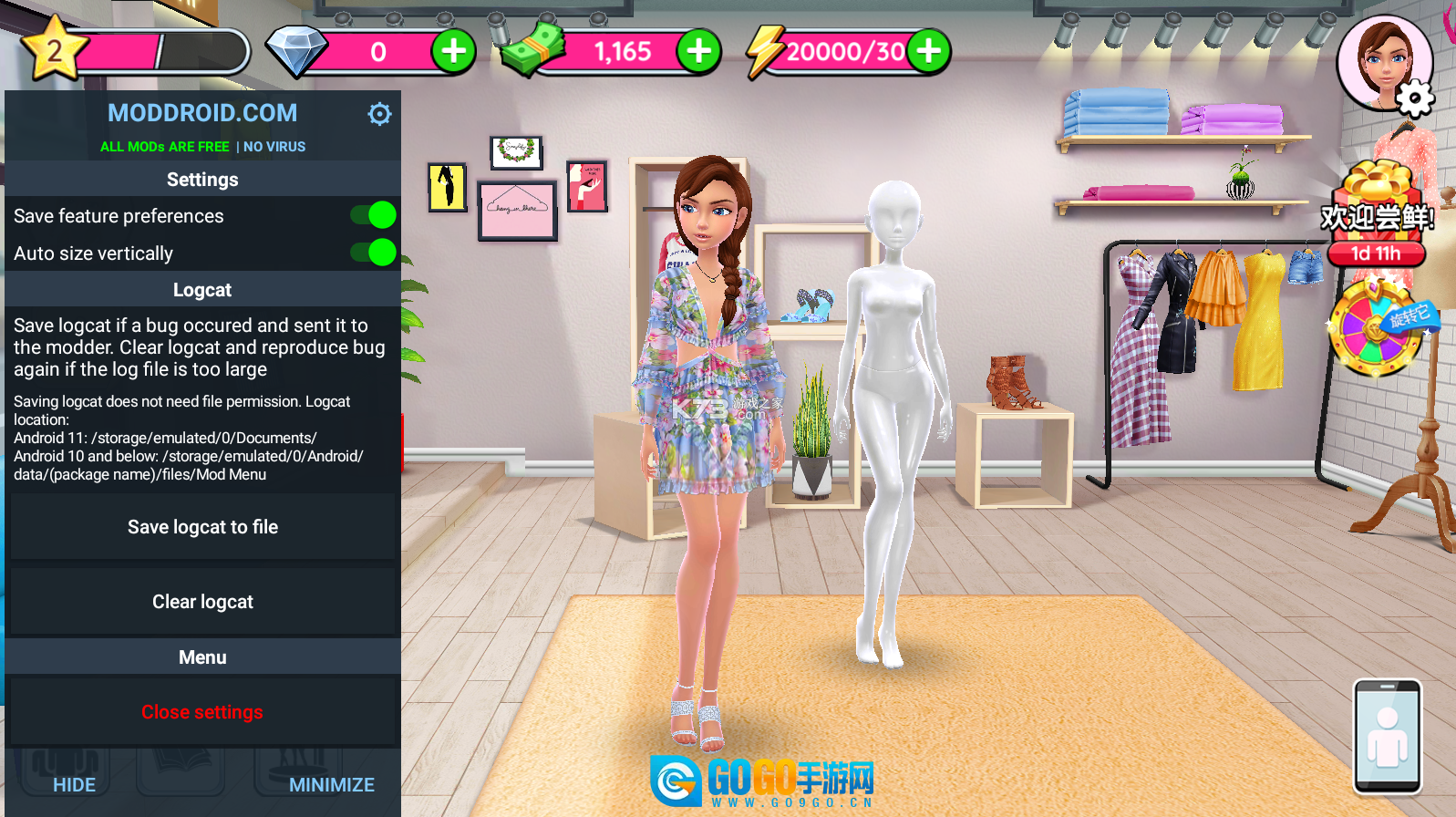Viewport: 1456px width, 817px height.
Task: Add more cash with plus button
Action: pos(698,51)
